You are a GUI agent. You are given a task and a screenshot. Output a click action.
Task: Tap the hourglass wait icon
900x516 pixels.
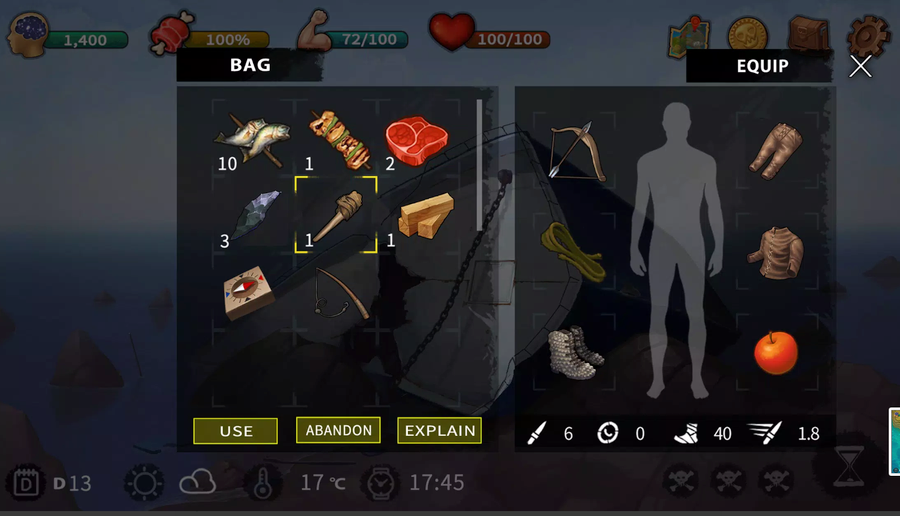point(850,466)
